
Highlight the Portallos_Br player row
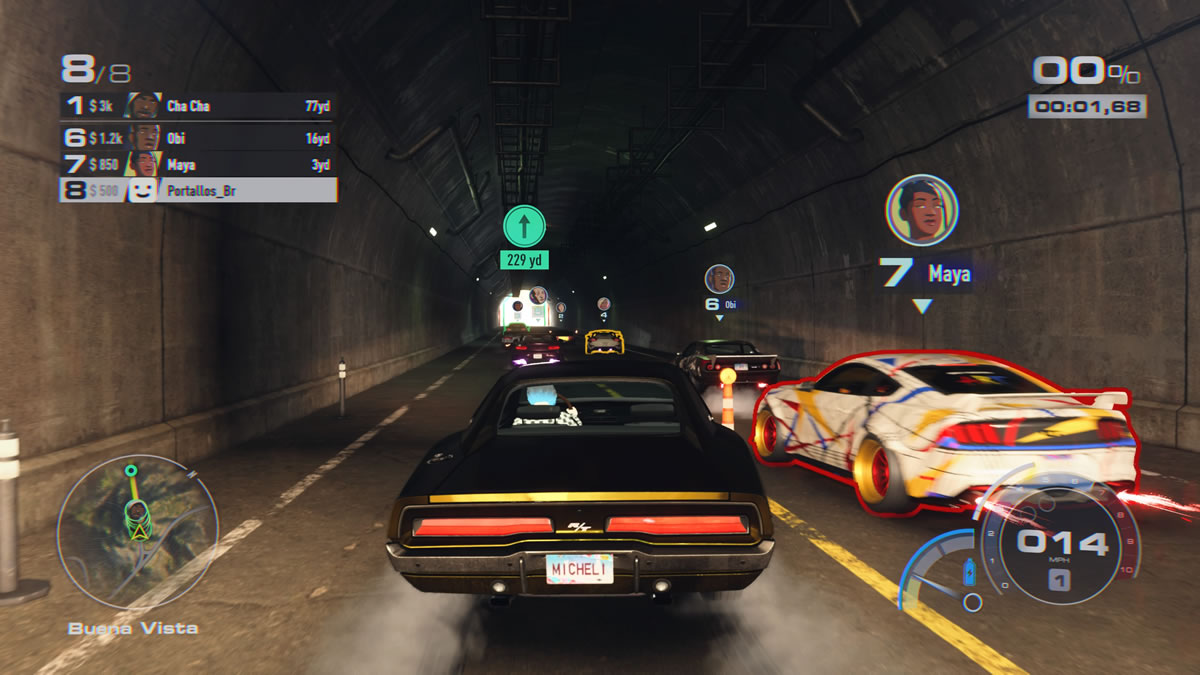pos(198,190)
